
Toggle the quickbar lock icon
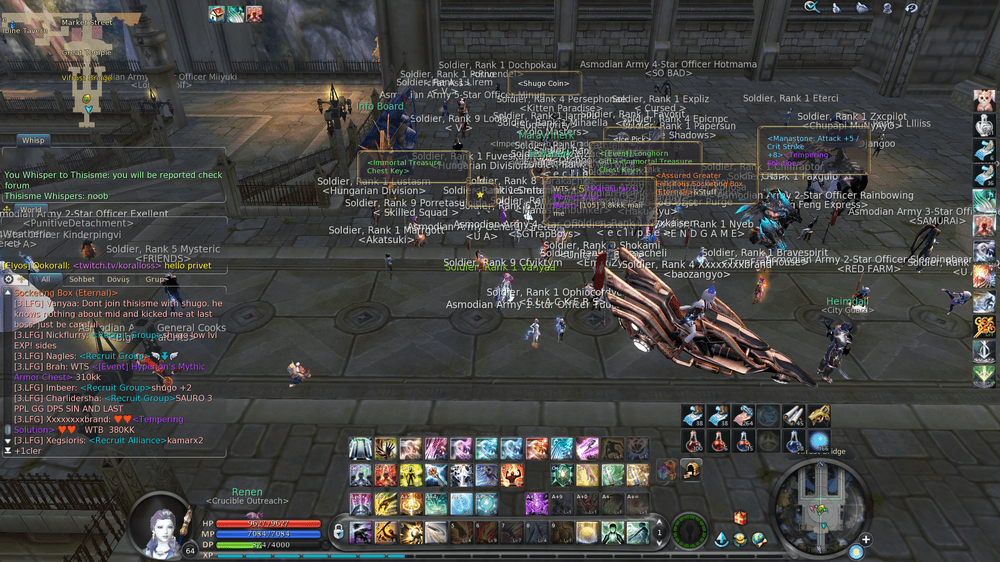338,529
